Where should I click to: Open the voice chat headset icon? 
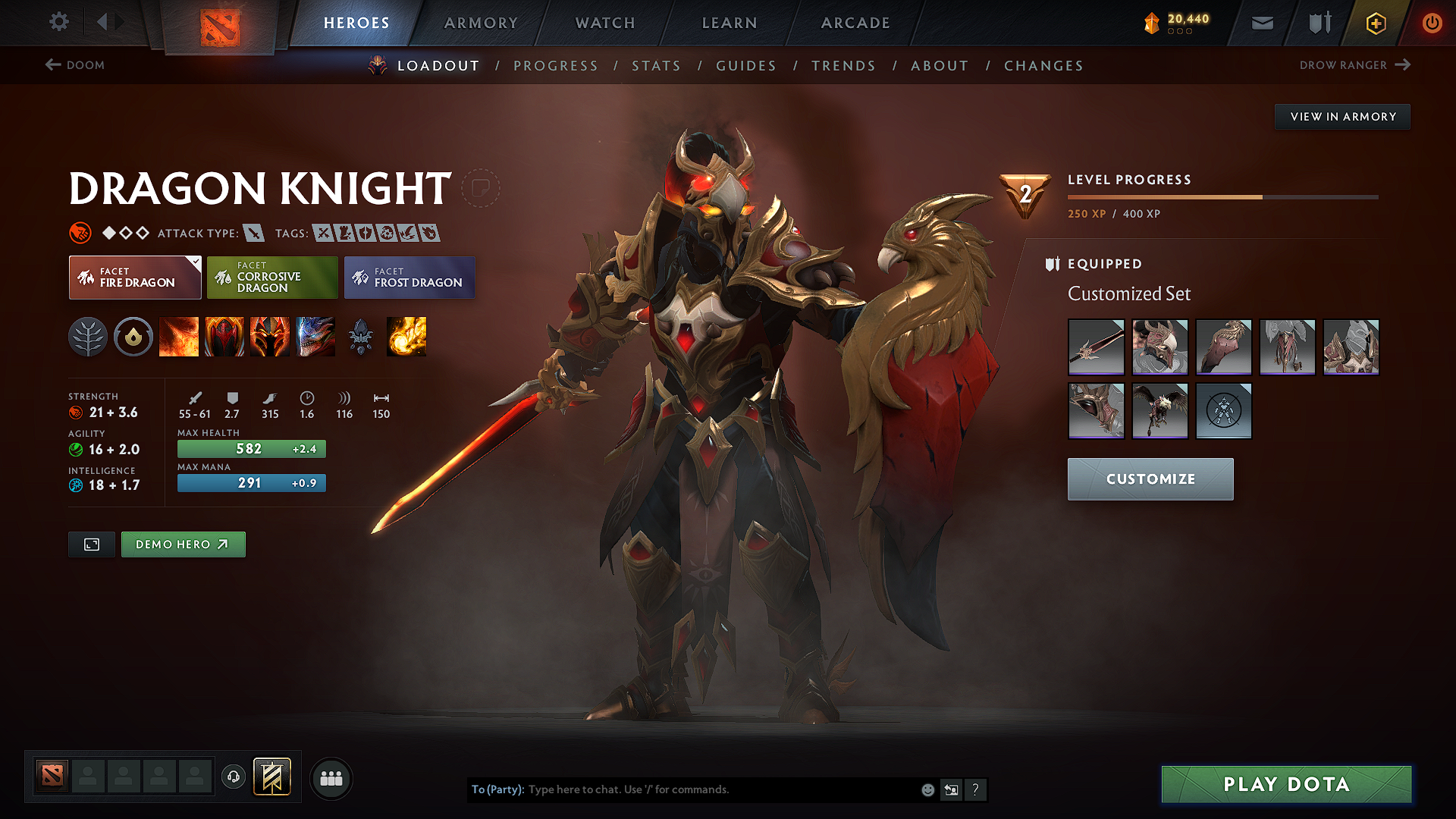[x=233, y=777]
